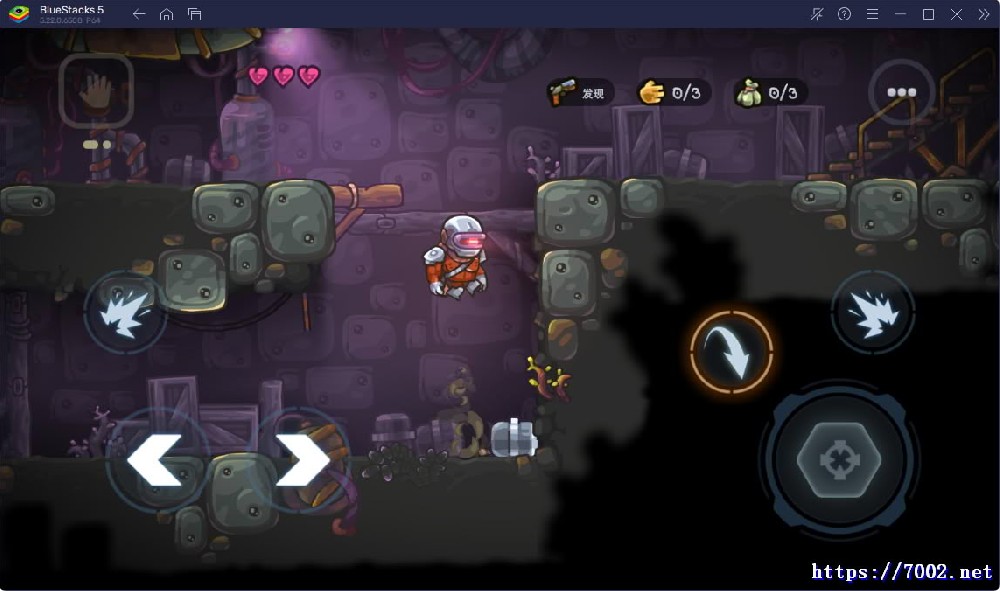The height and width of the screenshot is (591, 1000).
Task: Select the pistol discovery tracker
Action: click(580, 93)
